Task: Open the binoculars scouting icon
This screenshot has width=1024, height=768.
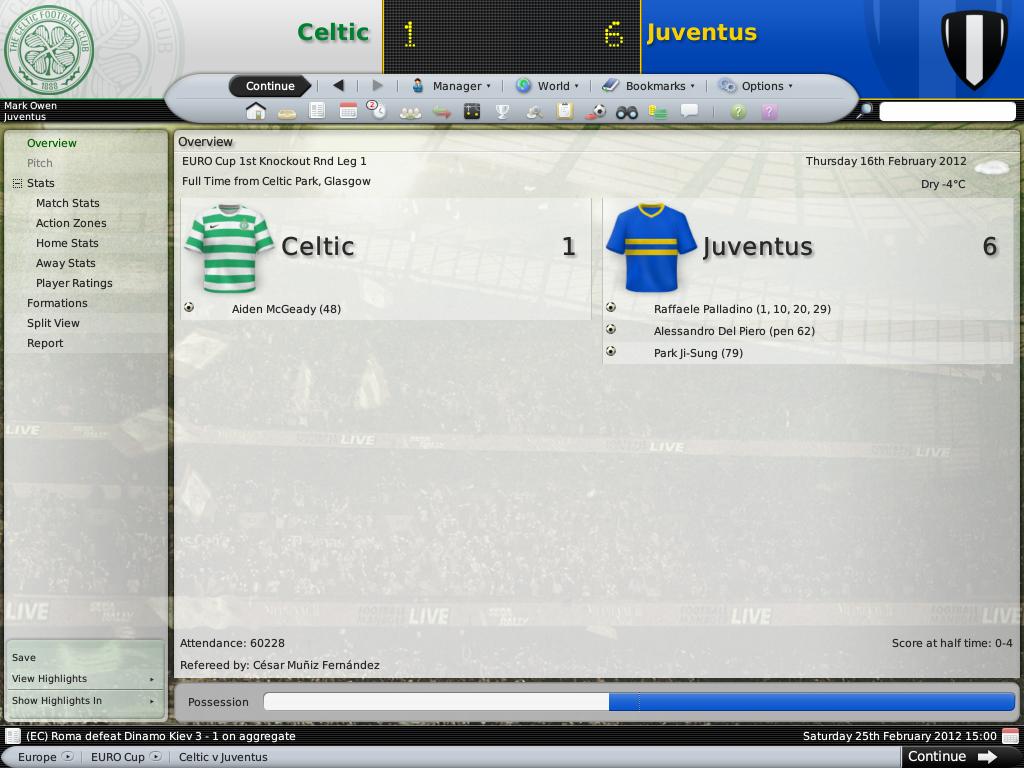Action: [626, 112]
